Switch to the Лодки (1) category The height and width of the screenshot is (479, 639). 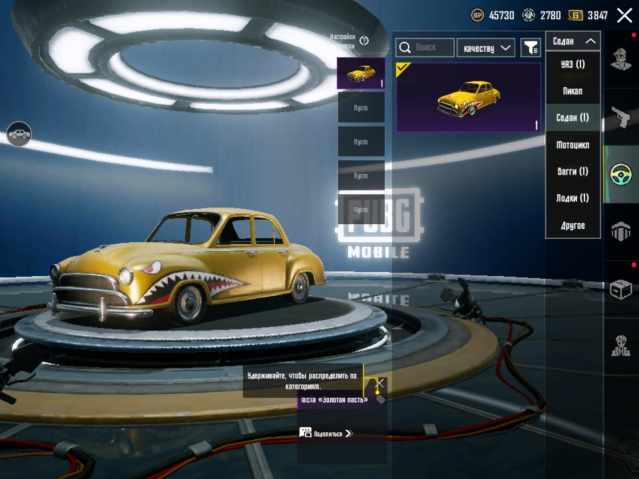pos(573,198)
